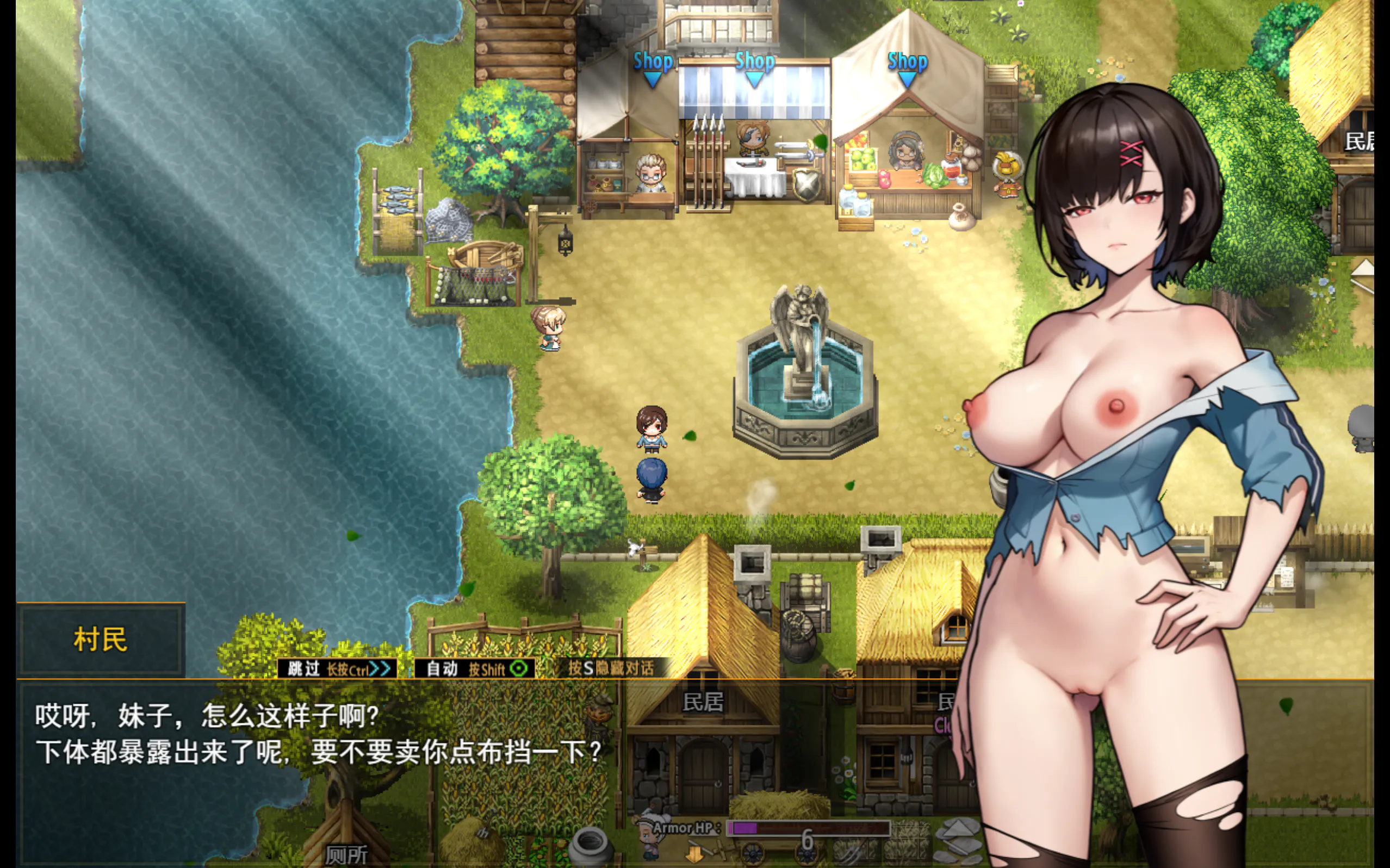Click the 跳过 skip dialogue button
The height and width of the screenshot is (868, 1390).
tap(337, 669)
